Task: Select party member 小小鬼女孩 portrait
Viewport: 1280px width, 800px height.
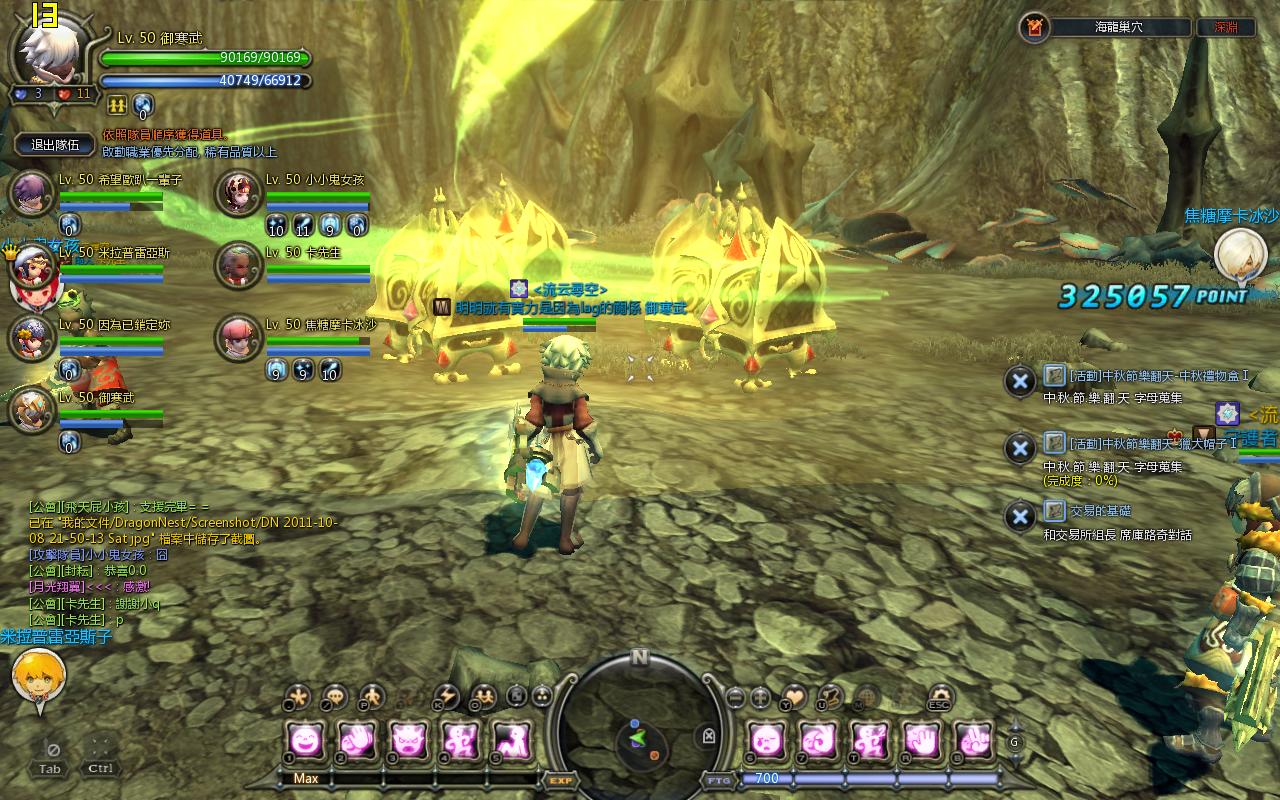Action: (x=239, y=193)
